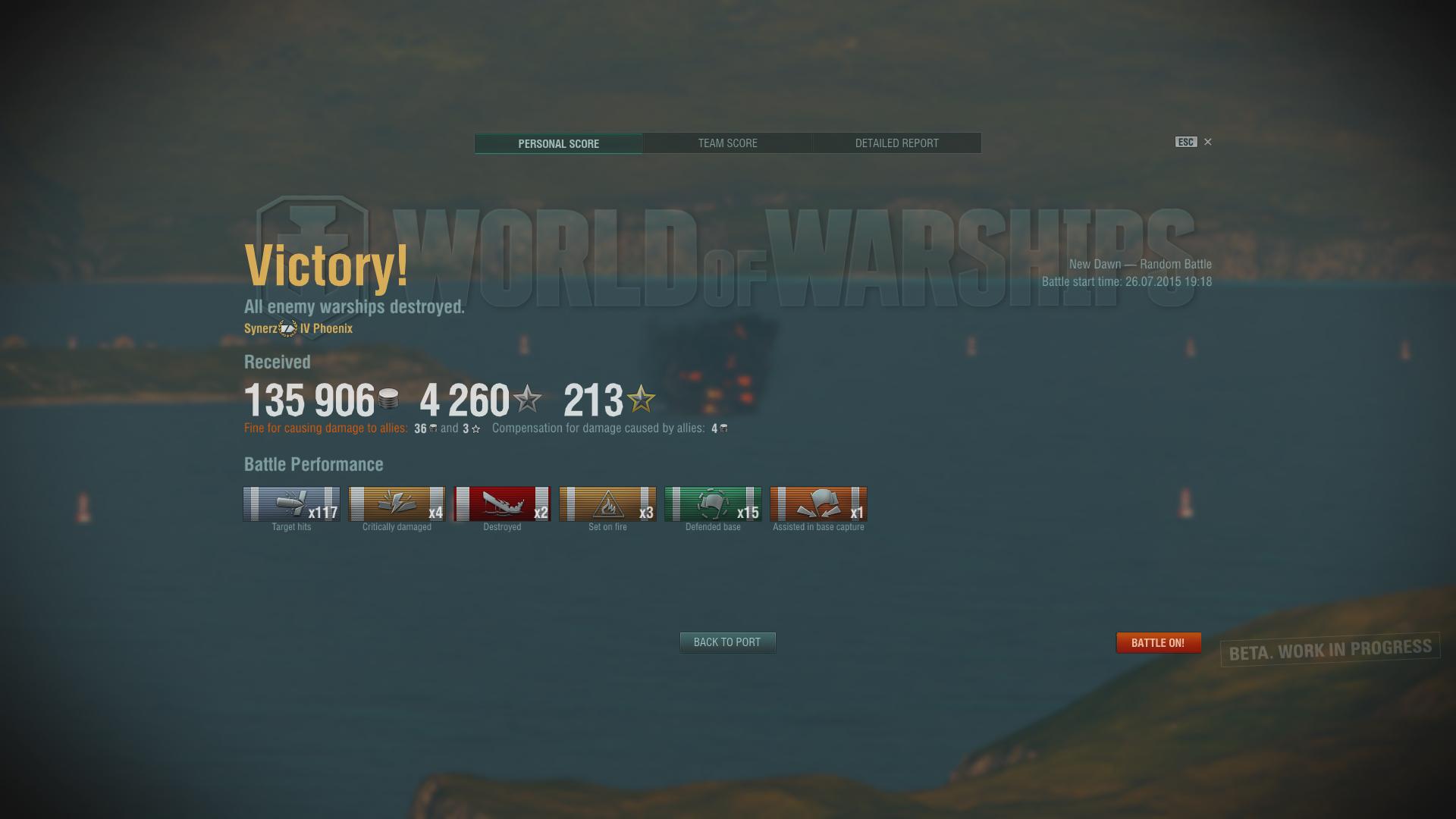This screenshot has width=1456, height=819.
Task: Click the player rank emblem next to Synerz
Action: (x=286, y=328)
